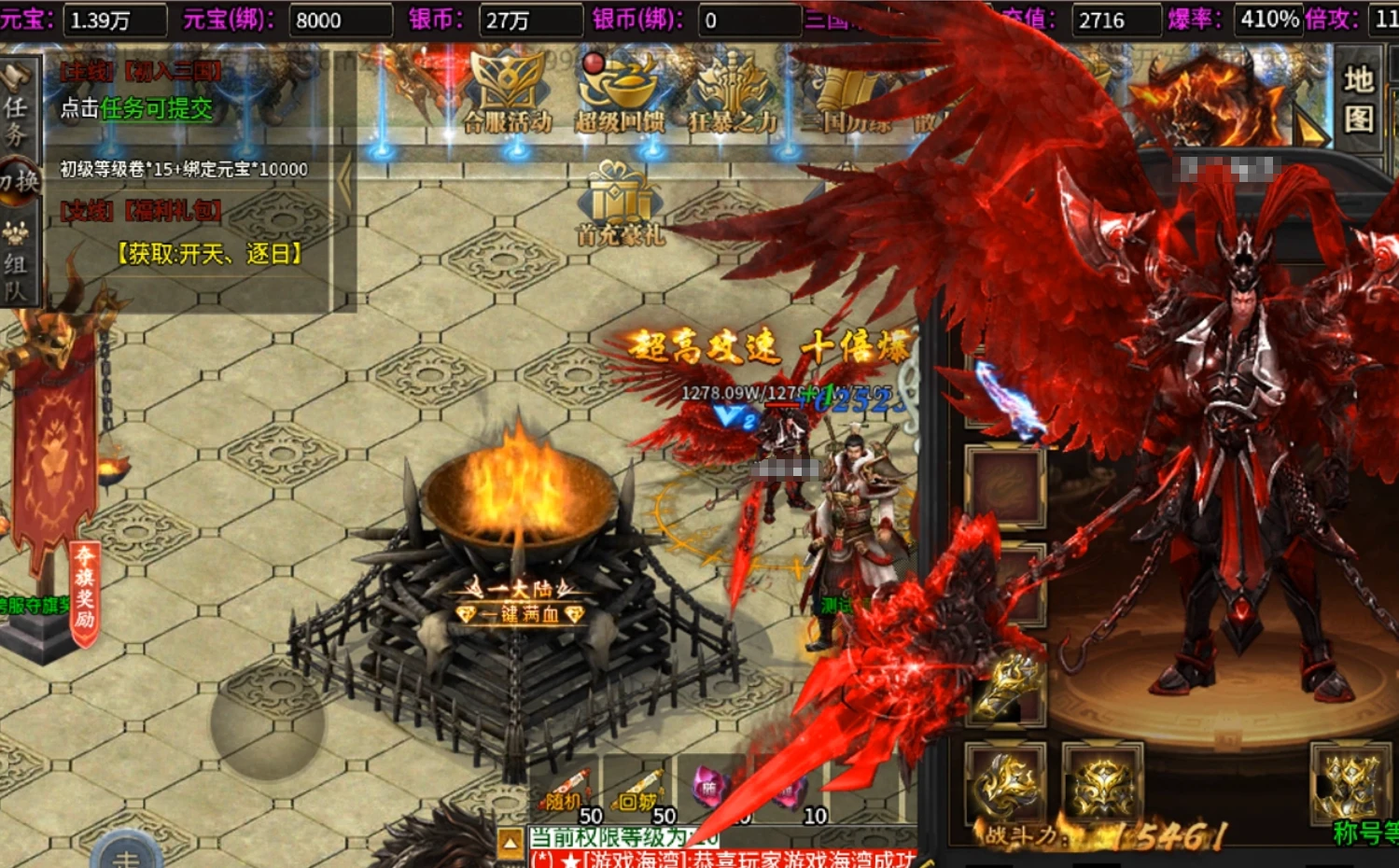
Task: Use the 回城 town return scroll
Action: (x=639, y=791)
